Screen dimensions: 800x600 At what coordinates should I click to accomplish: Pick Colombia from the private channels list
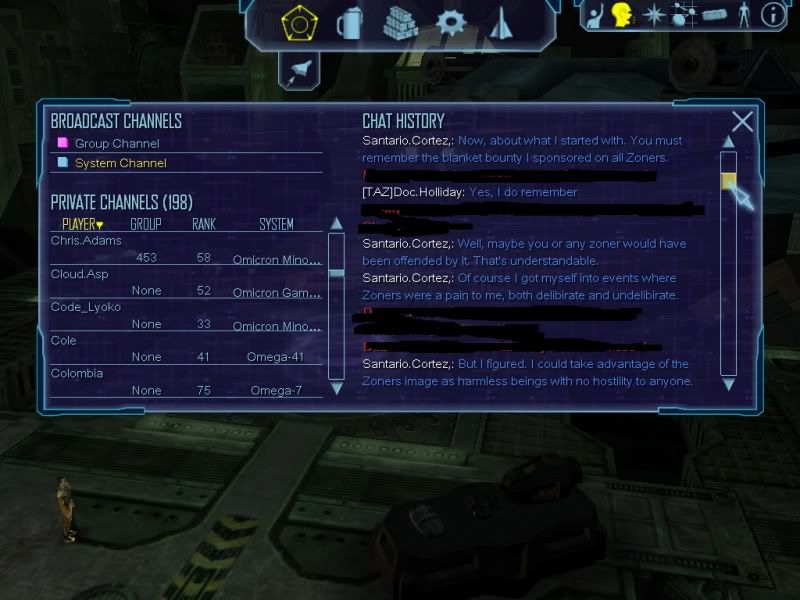pyautogui.click(x=77, y=373)
